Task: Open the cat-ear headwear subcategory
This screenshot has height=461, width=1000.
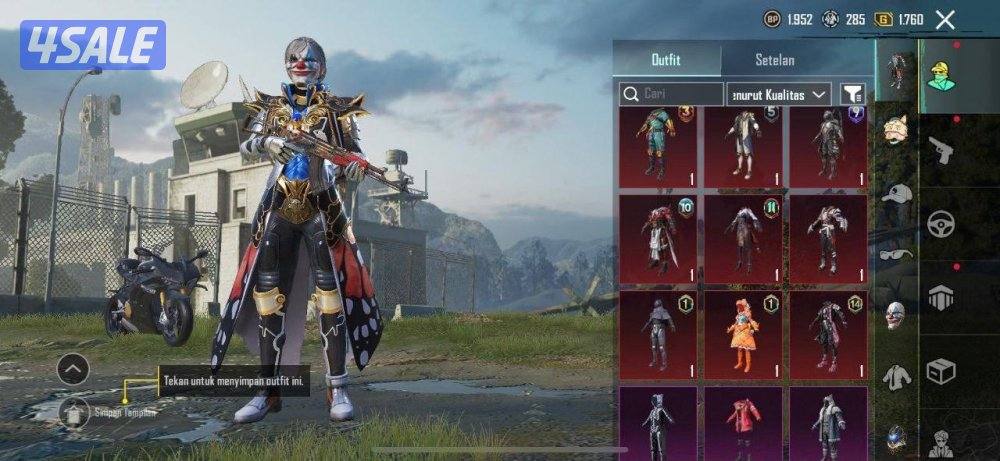Action: [x=897, y=129]
